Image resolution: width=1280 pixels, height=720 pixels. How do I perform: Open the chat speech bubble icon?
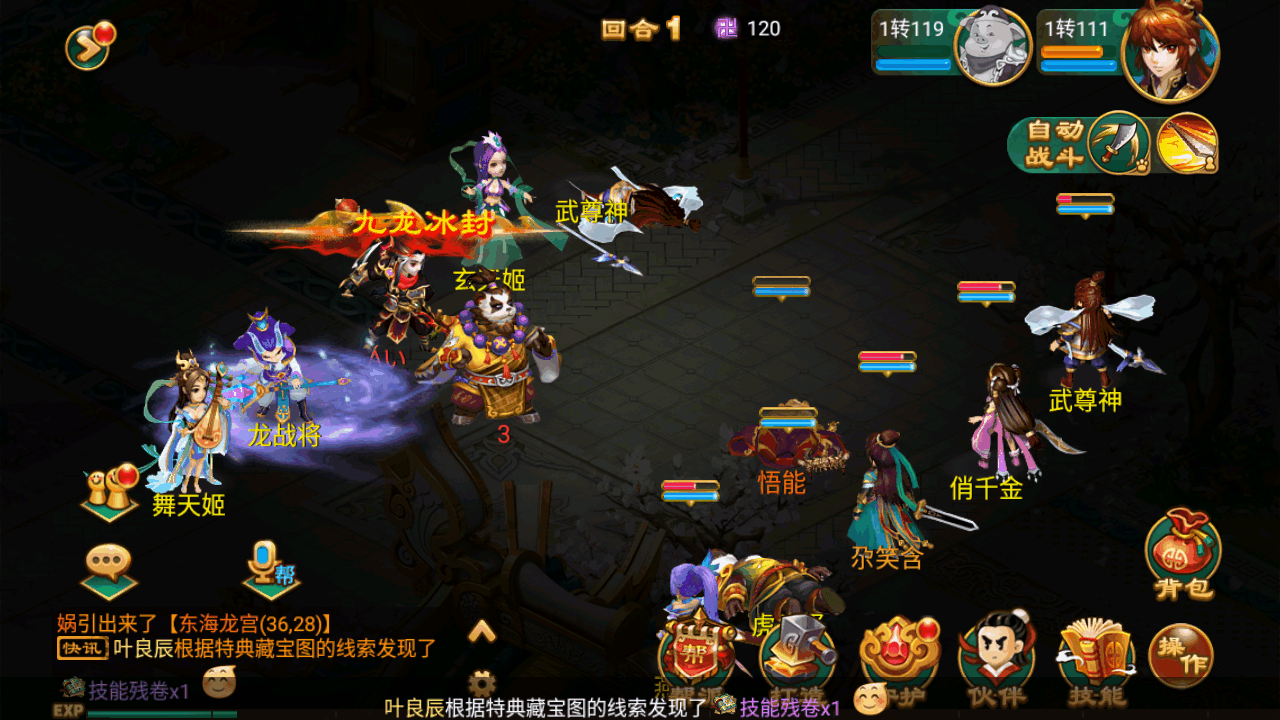108,568
